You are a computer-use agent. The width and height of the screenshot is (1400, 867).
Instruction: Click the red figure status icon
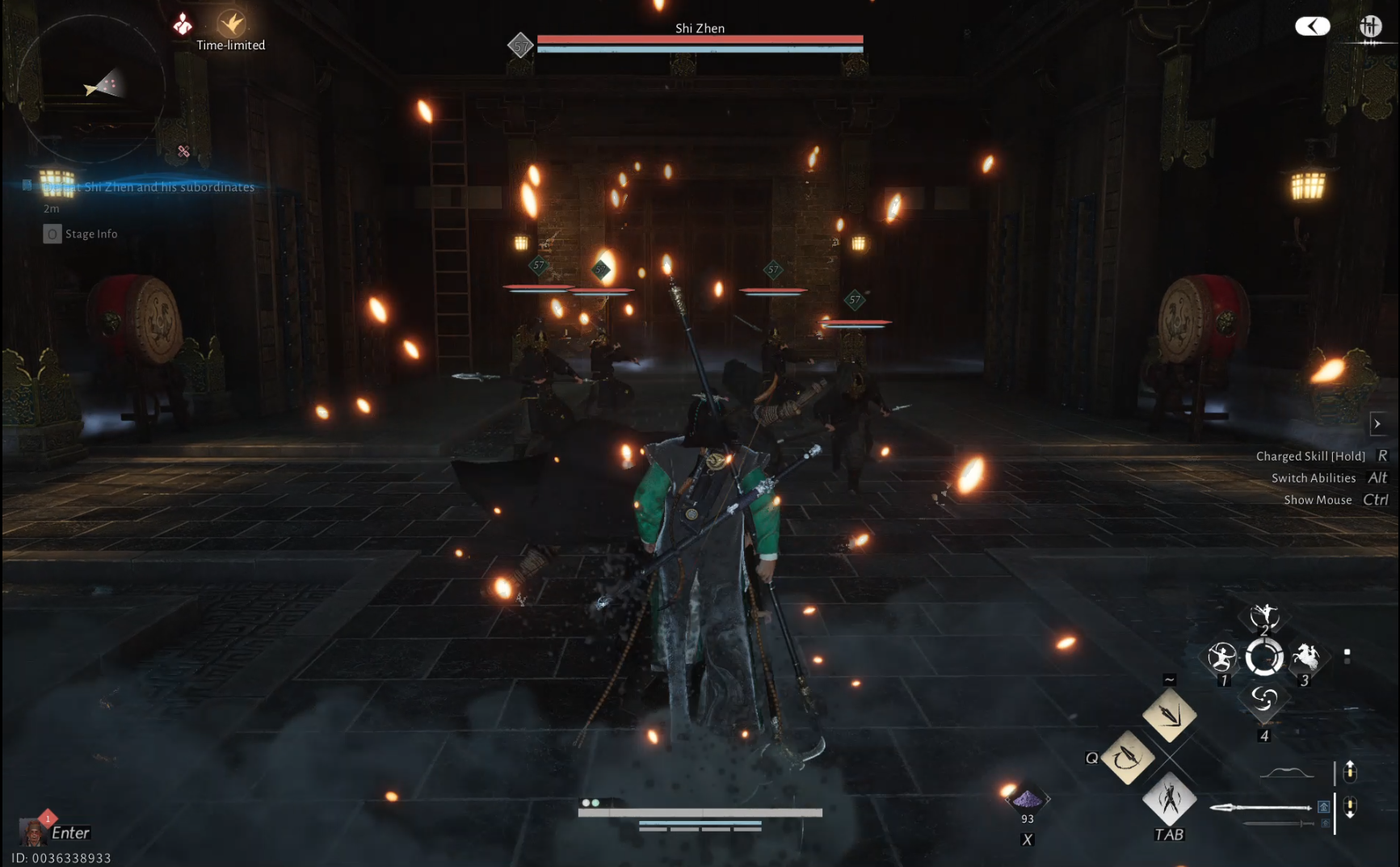183,24
